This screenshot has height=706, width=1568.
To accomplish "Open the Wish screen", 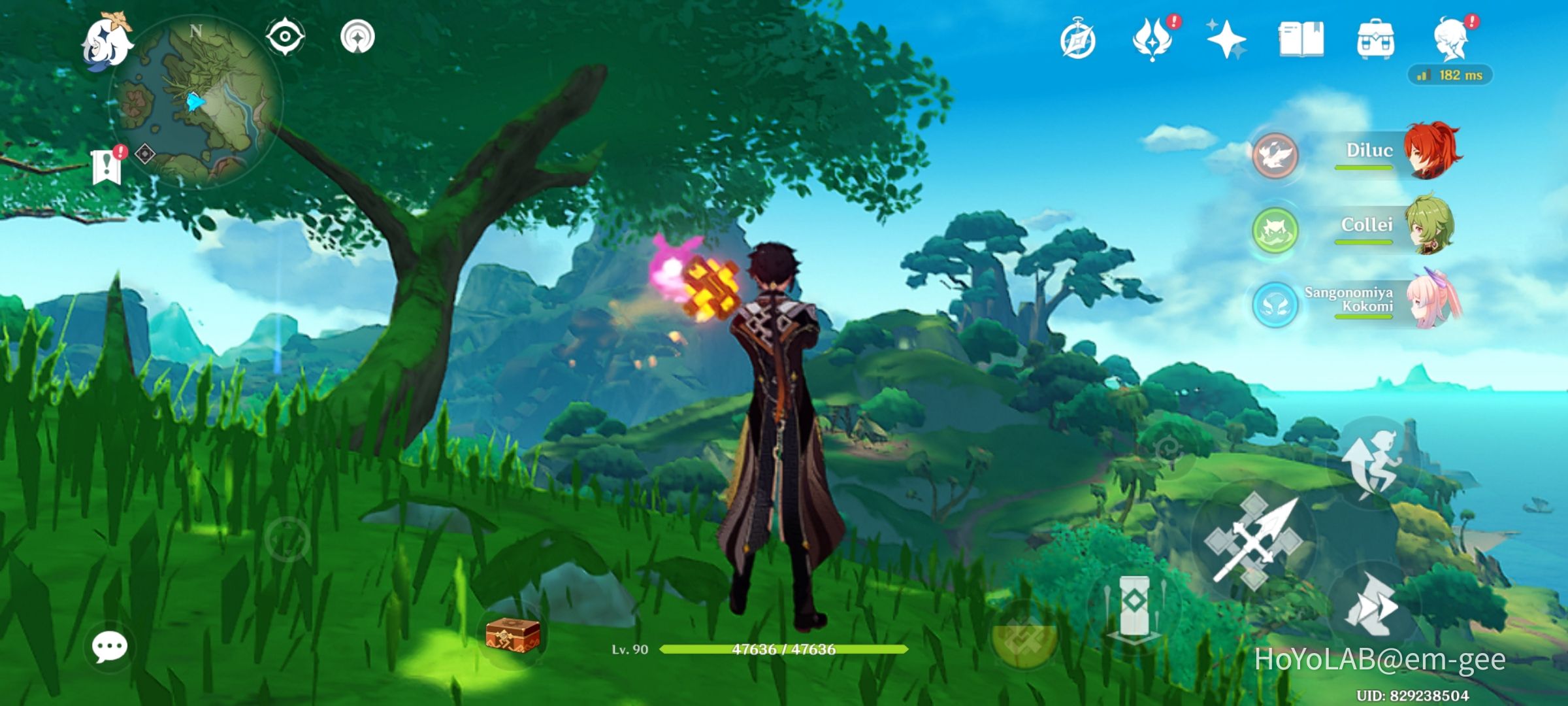I will coord(1227,41).
